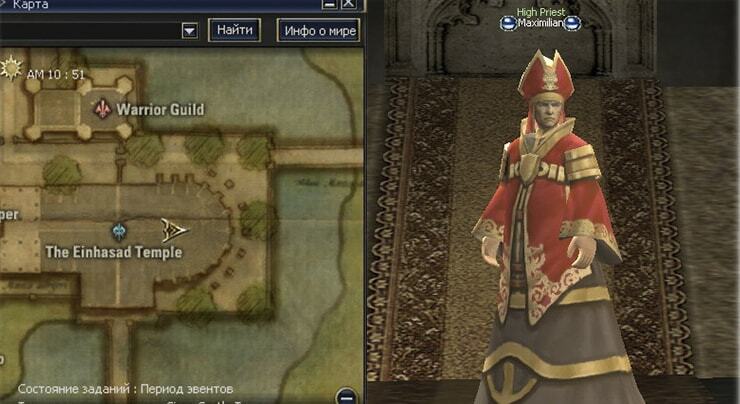Minimize the Карта map window
This screenshot has width=740, height=404.
point(330,4)
